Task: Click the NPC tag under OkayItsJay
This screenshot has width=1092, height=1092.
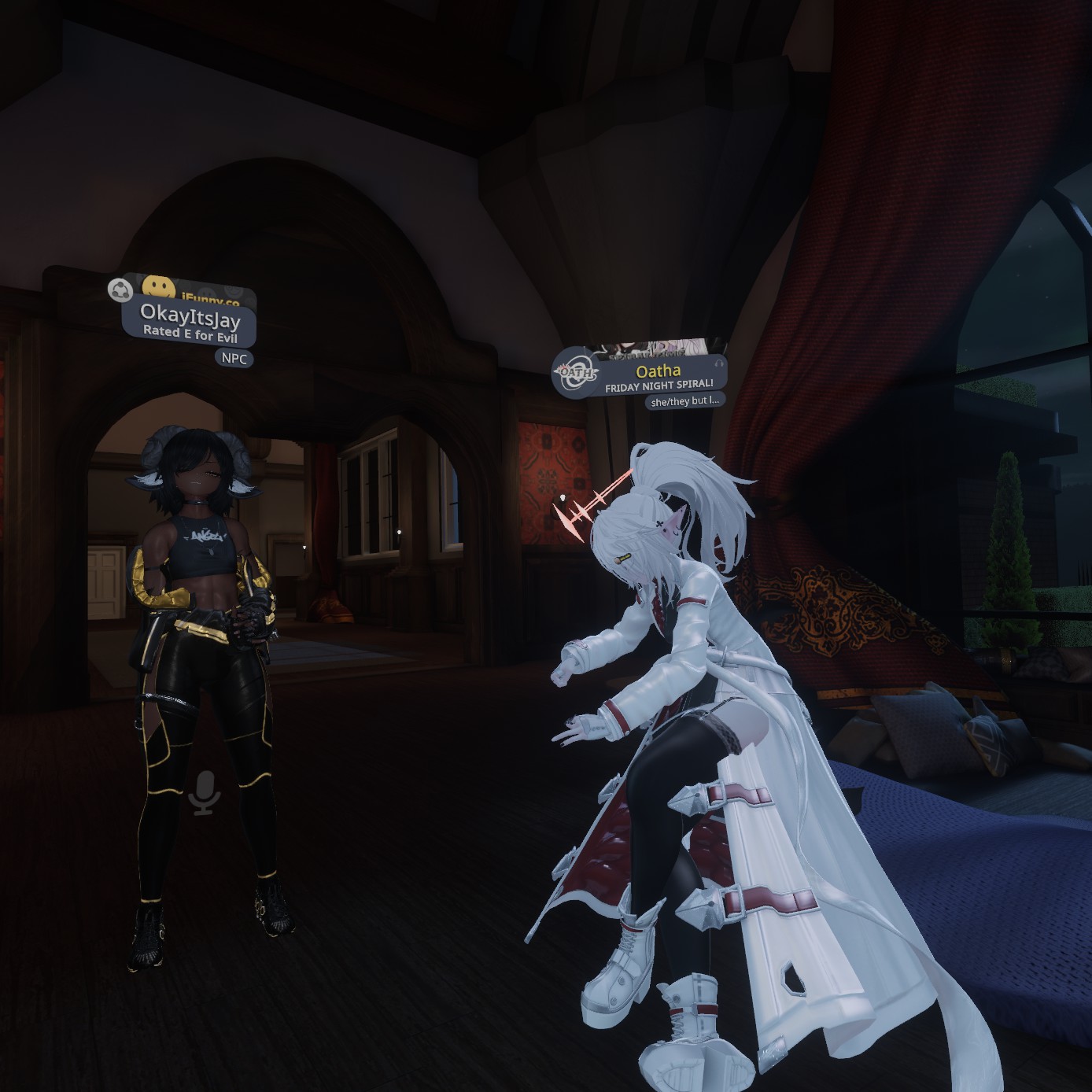Action: tap(234, 359)
